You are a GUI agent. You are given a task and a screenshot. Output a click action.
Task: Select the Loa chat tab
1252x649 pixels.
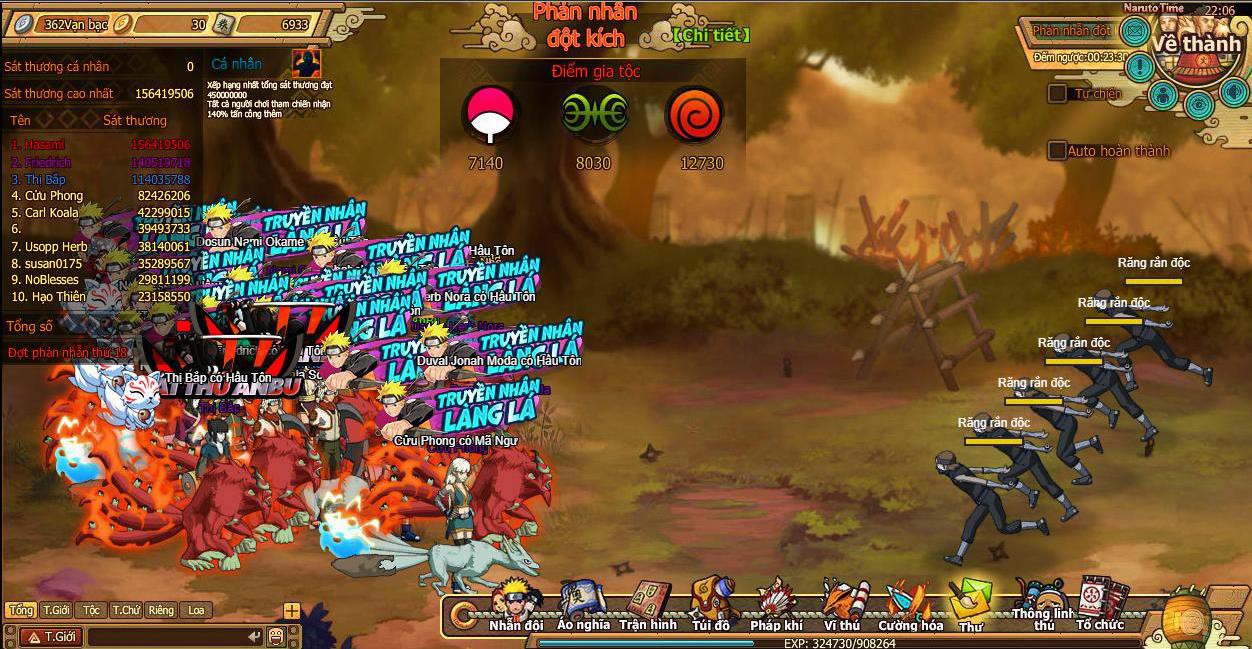[196, 610]
